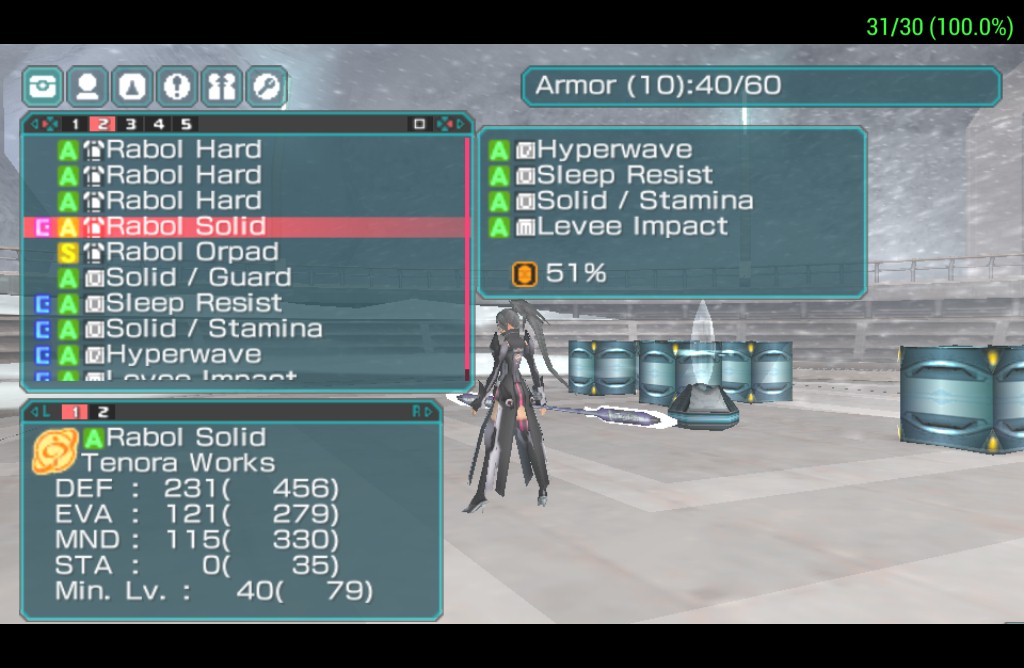Switch to inventory page 1
This screenshot has height=668, width=1024.
click(x=75, y=124)
